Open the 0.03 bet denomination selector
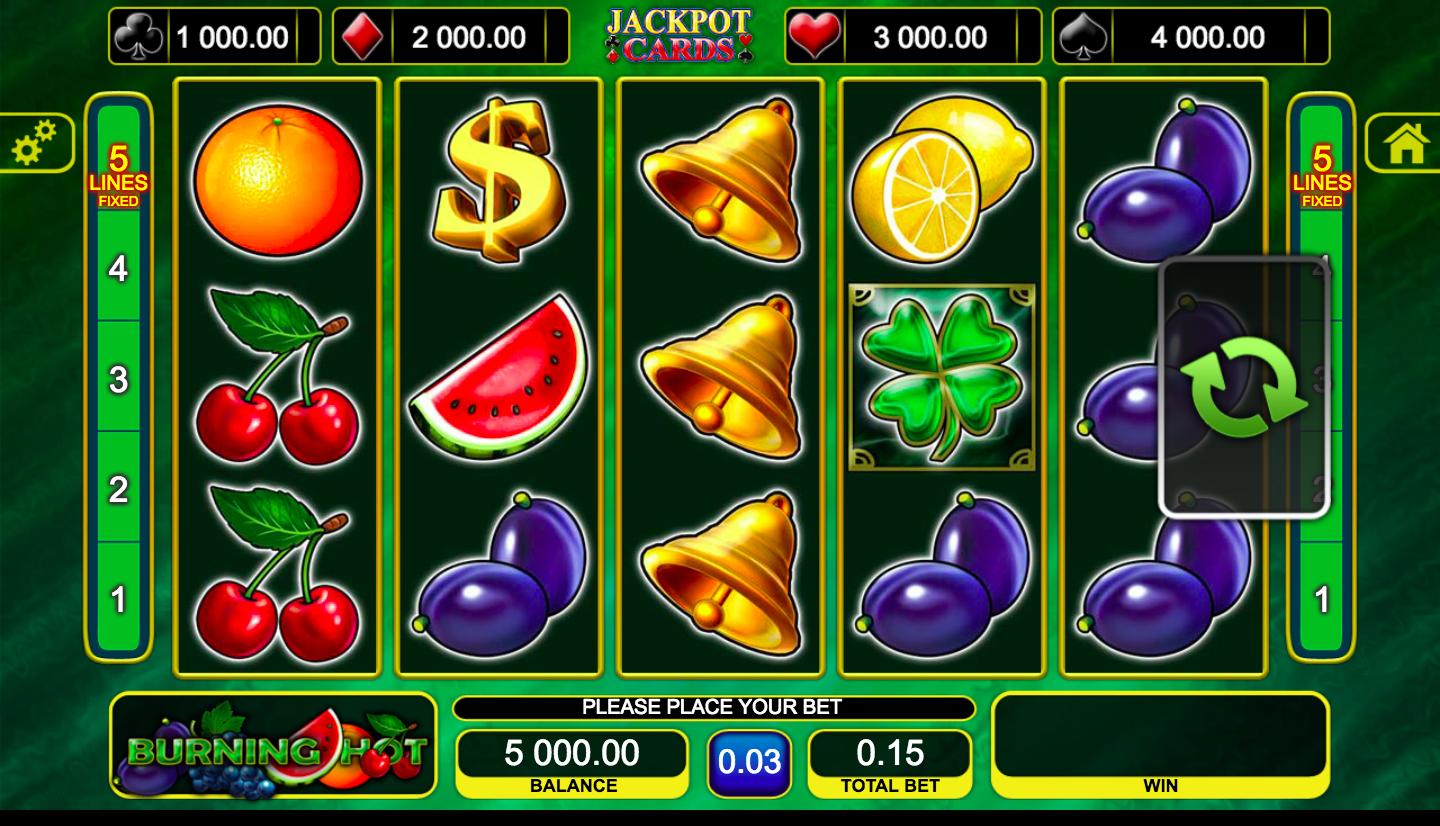The width and height of the screenshot is (1440, 826). pos(750,760)
